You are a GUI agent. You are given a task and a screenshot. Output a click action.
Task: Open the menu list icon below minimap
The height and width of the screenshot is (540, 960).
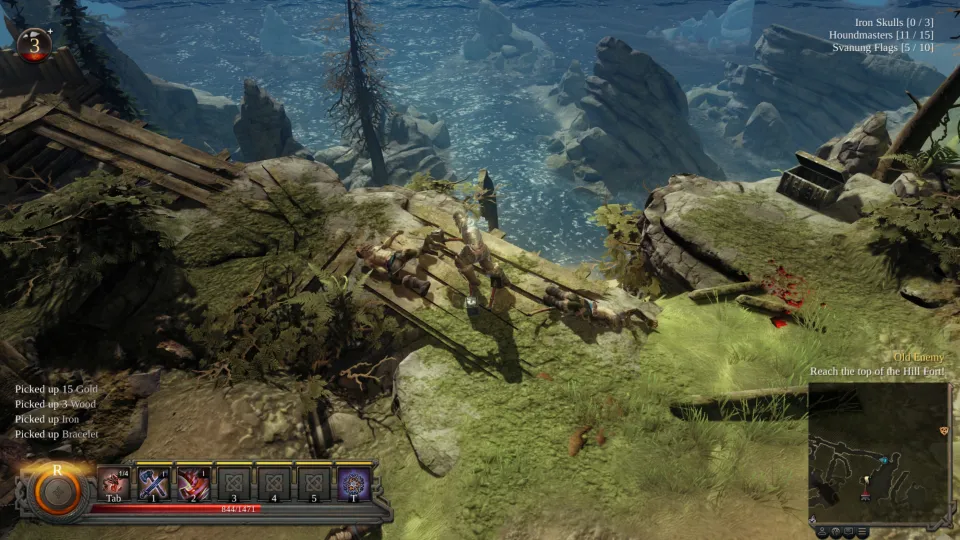pos(861,530)
